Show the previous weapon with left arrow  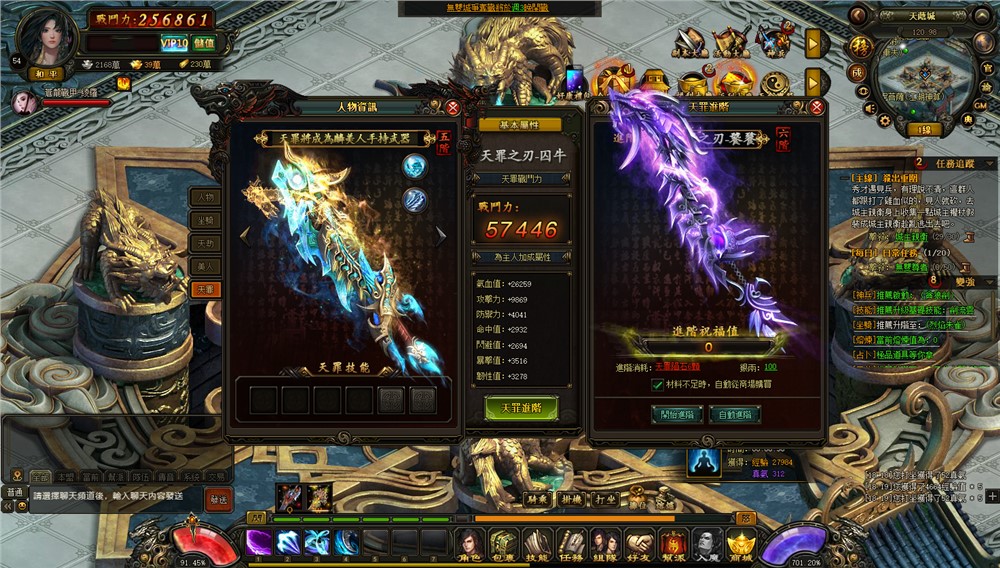tap(243, 236)
